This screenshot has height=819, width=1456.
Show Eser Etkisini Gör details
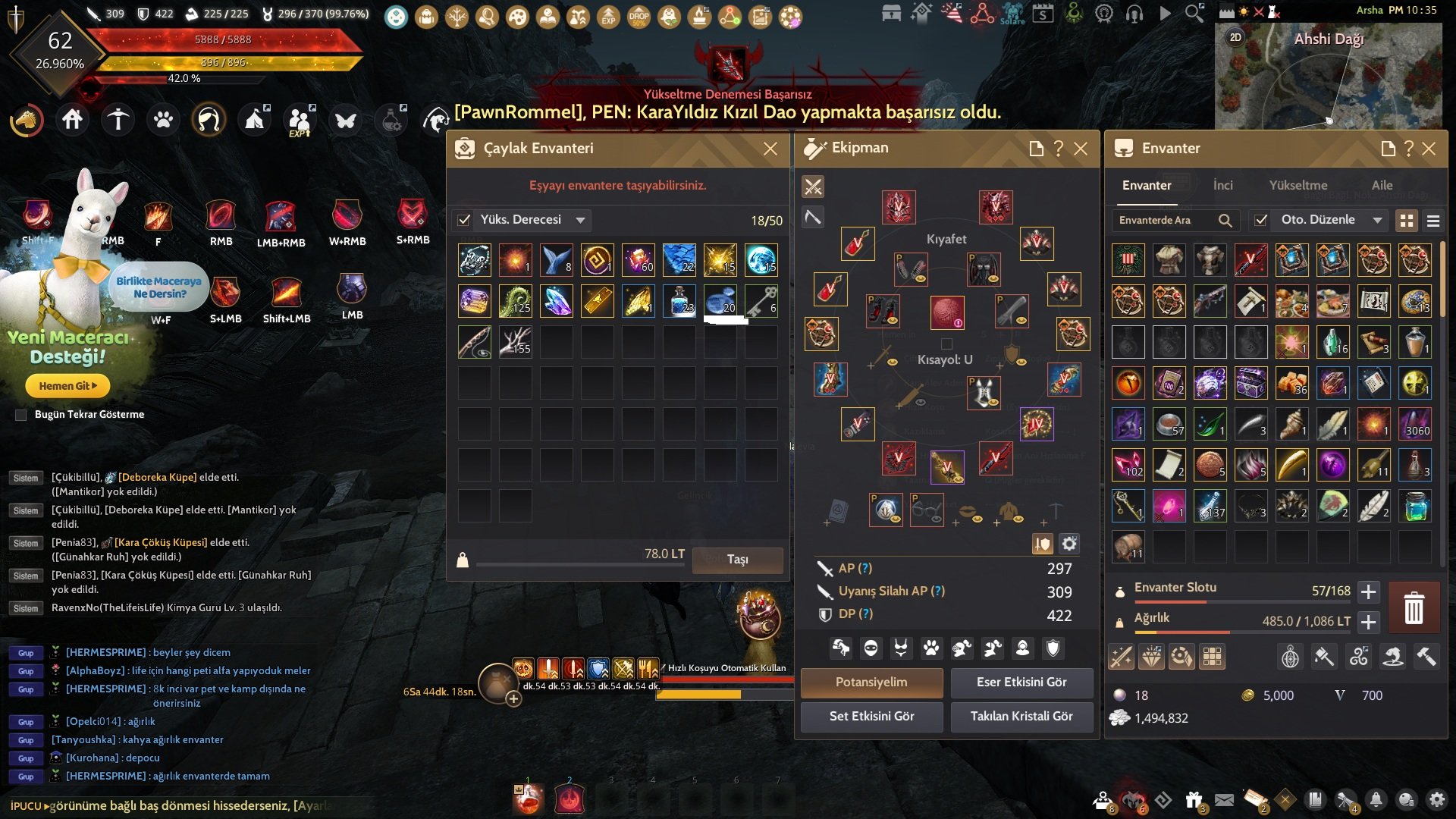click(1021, 682)
